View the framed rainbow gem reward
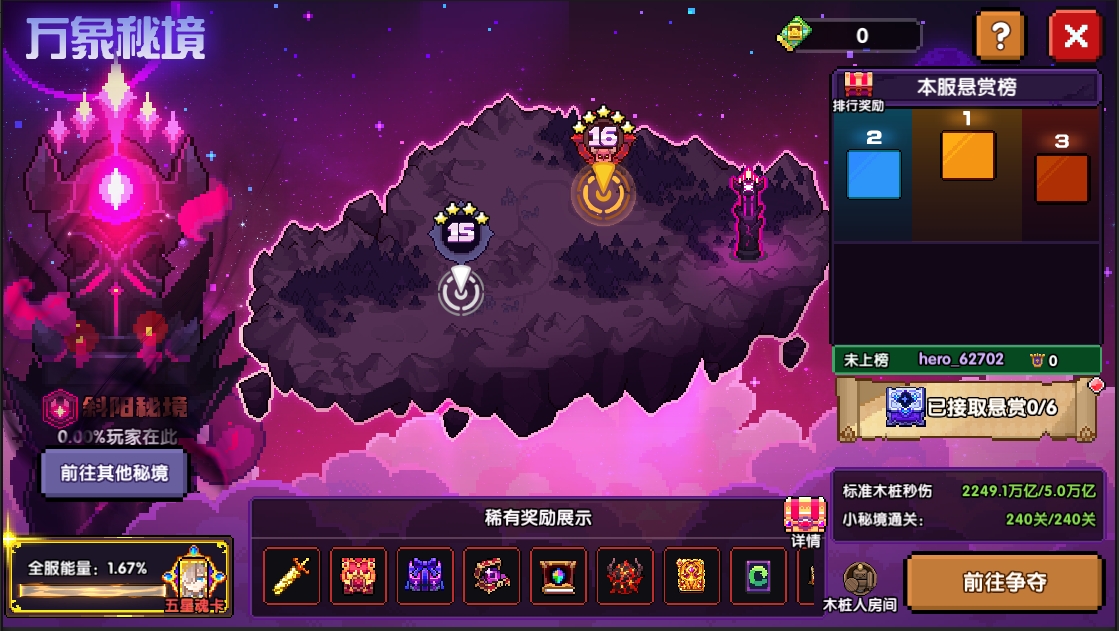 558,576
